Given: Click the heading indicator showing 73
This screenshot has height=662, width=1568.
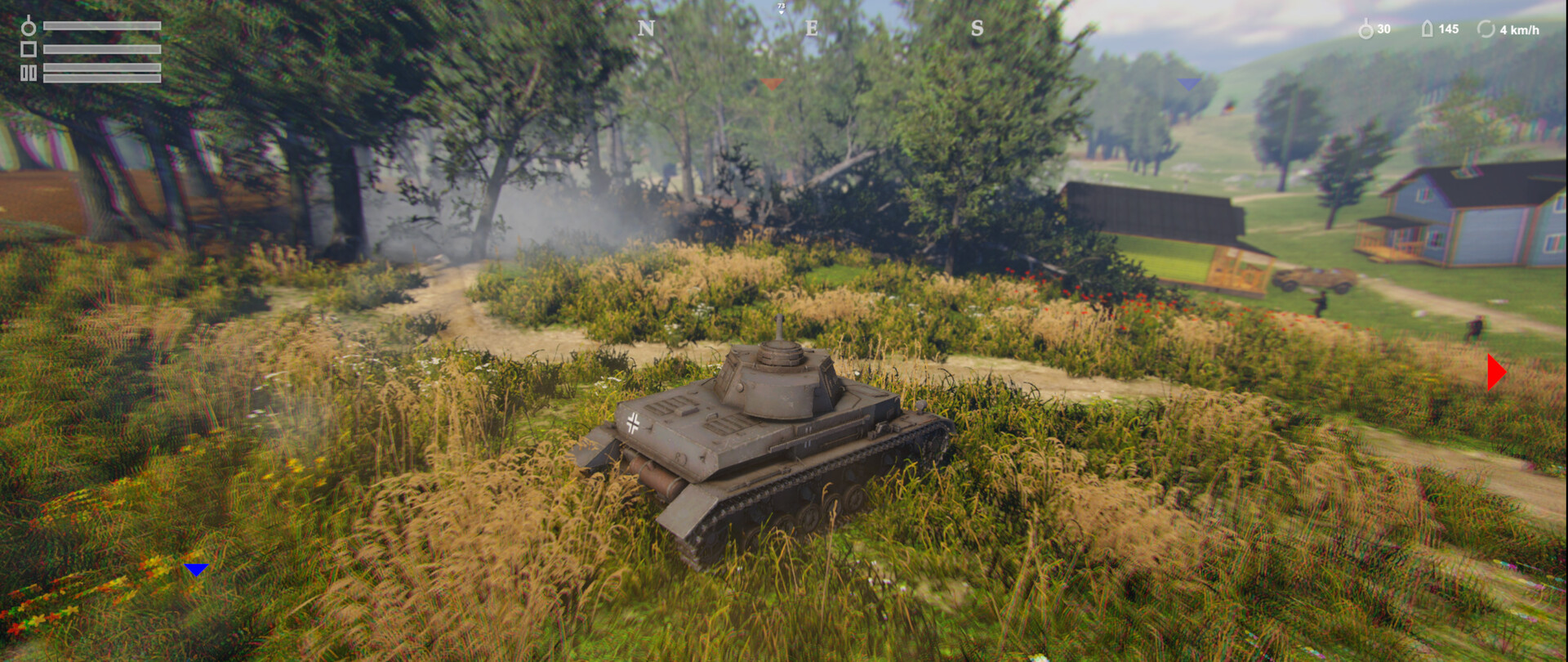Looking at the screenshot, I should 782,7.
